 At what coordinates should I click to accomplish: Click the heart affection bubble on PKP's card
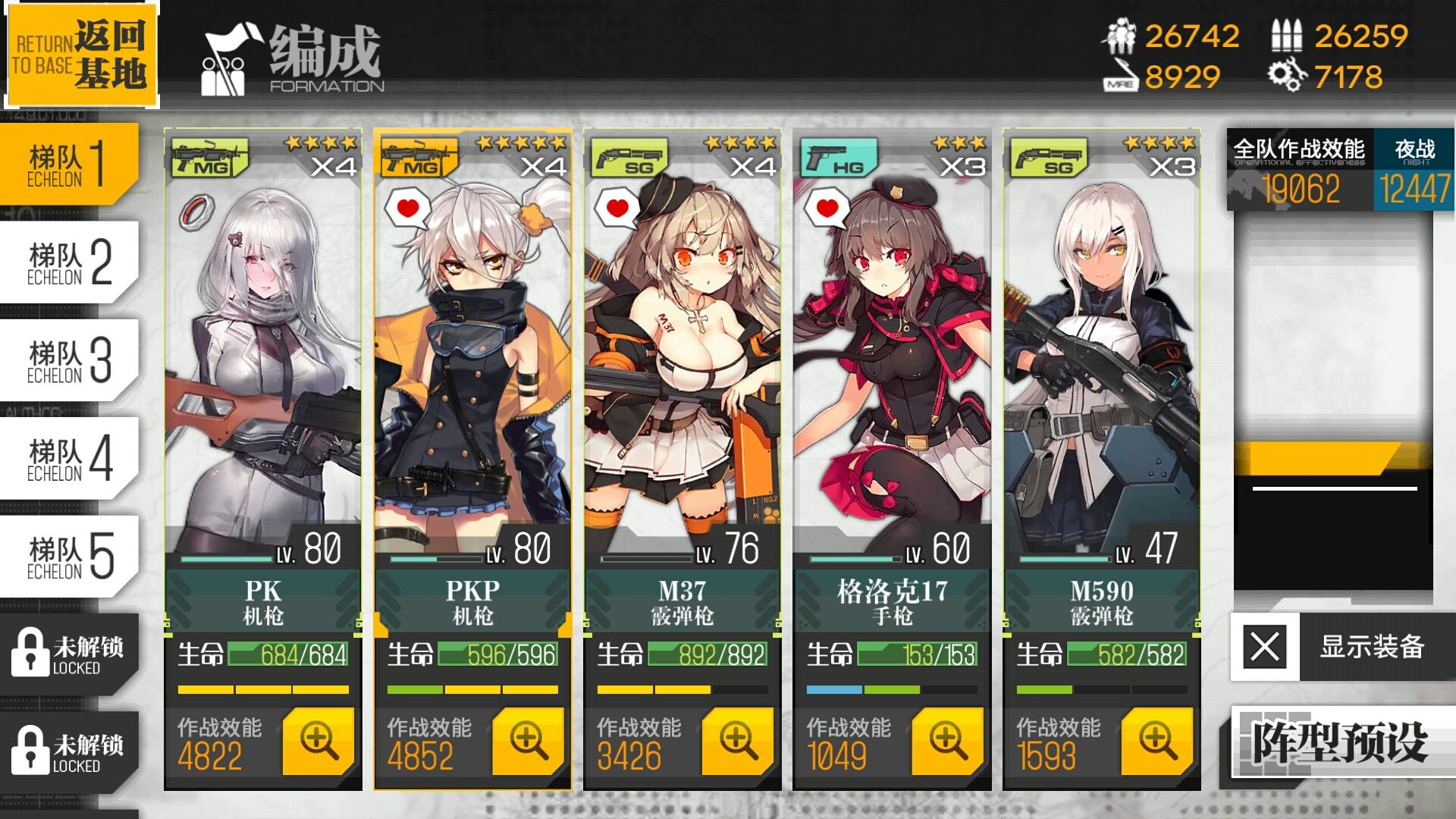tap(407, 207)
